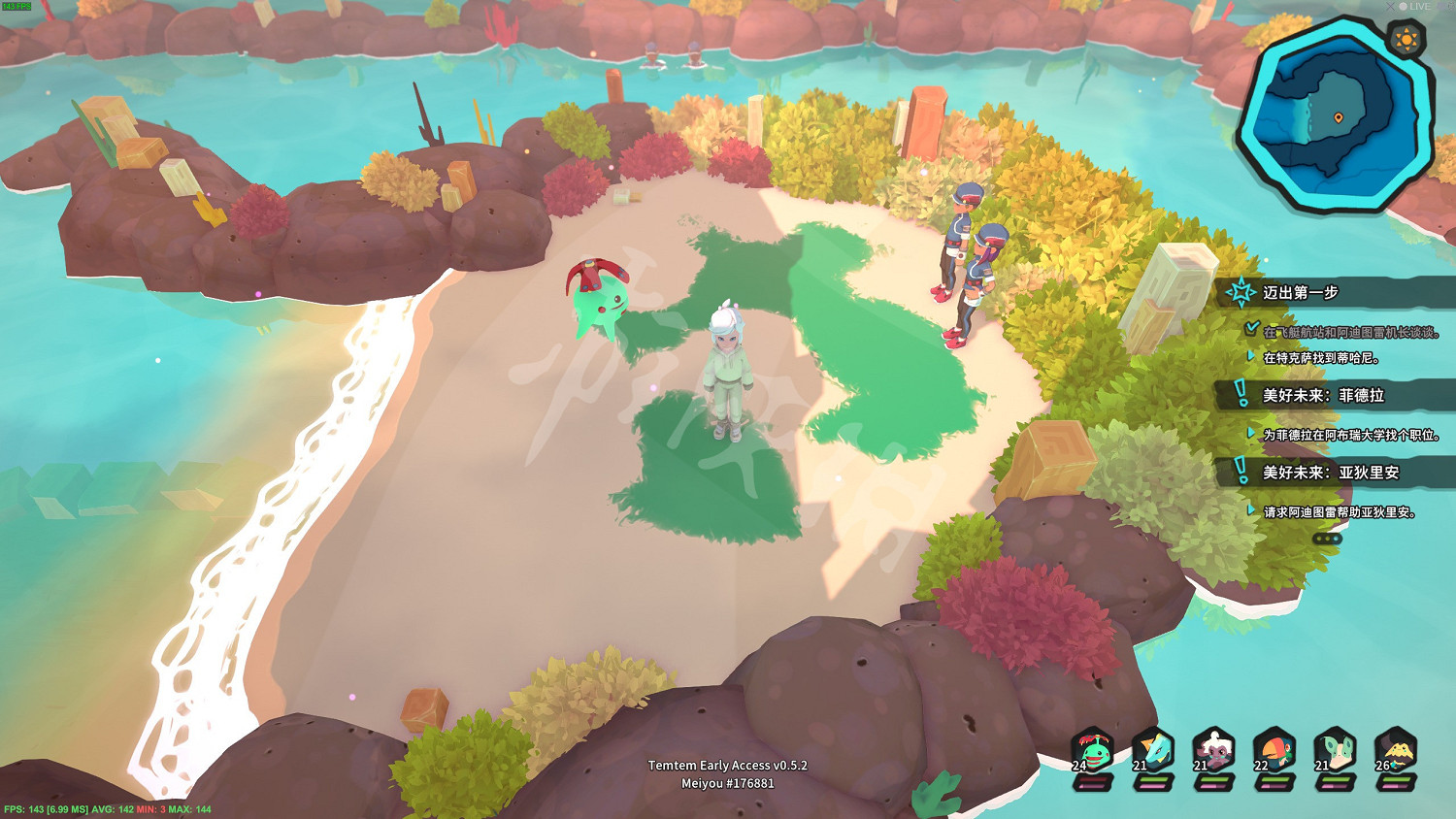This screenshot has height=819, width=1456.
Task: Select the leaf-eared Temtem at level 21
Action: tap(1338, 749)
